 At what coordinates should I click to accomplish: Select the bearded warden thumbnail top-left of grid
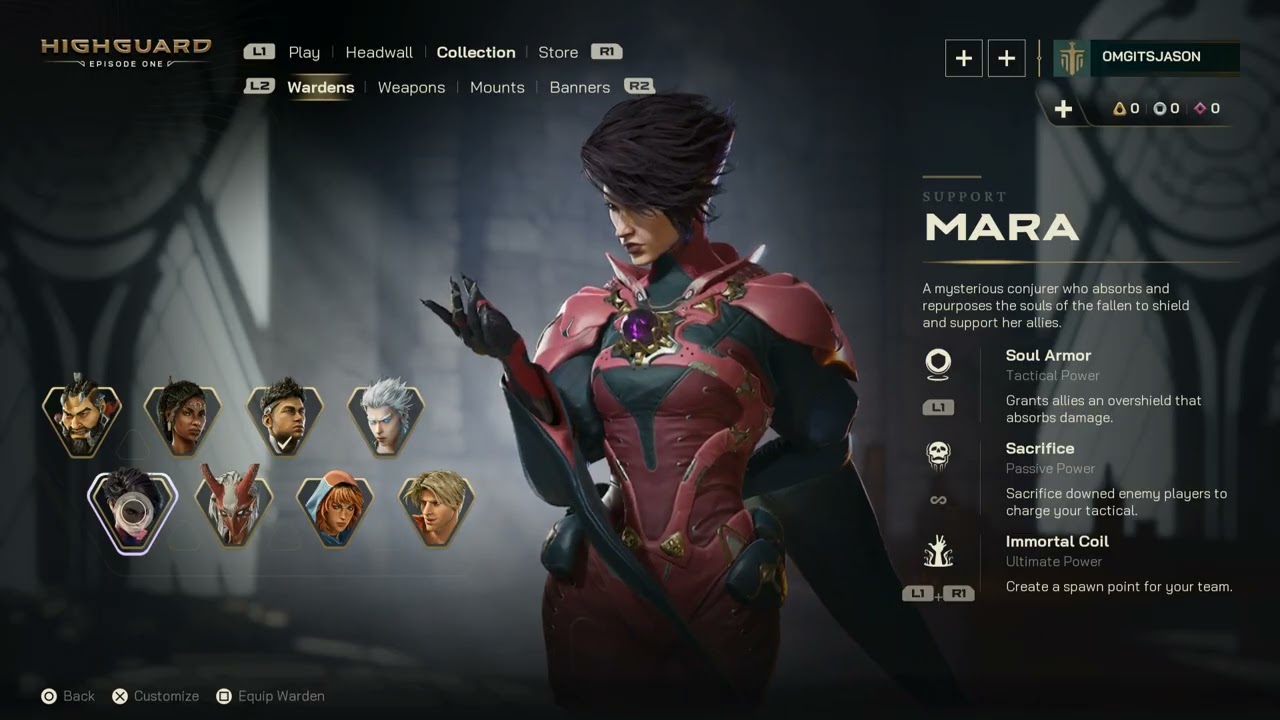83,415
